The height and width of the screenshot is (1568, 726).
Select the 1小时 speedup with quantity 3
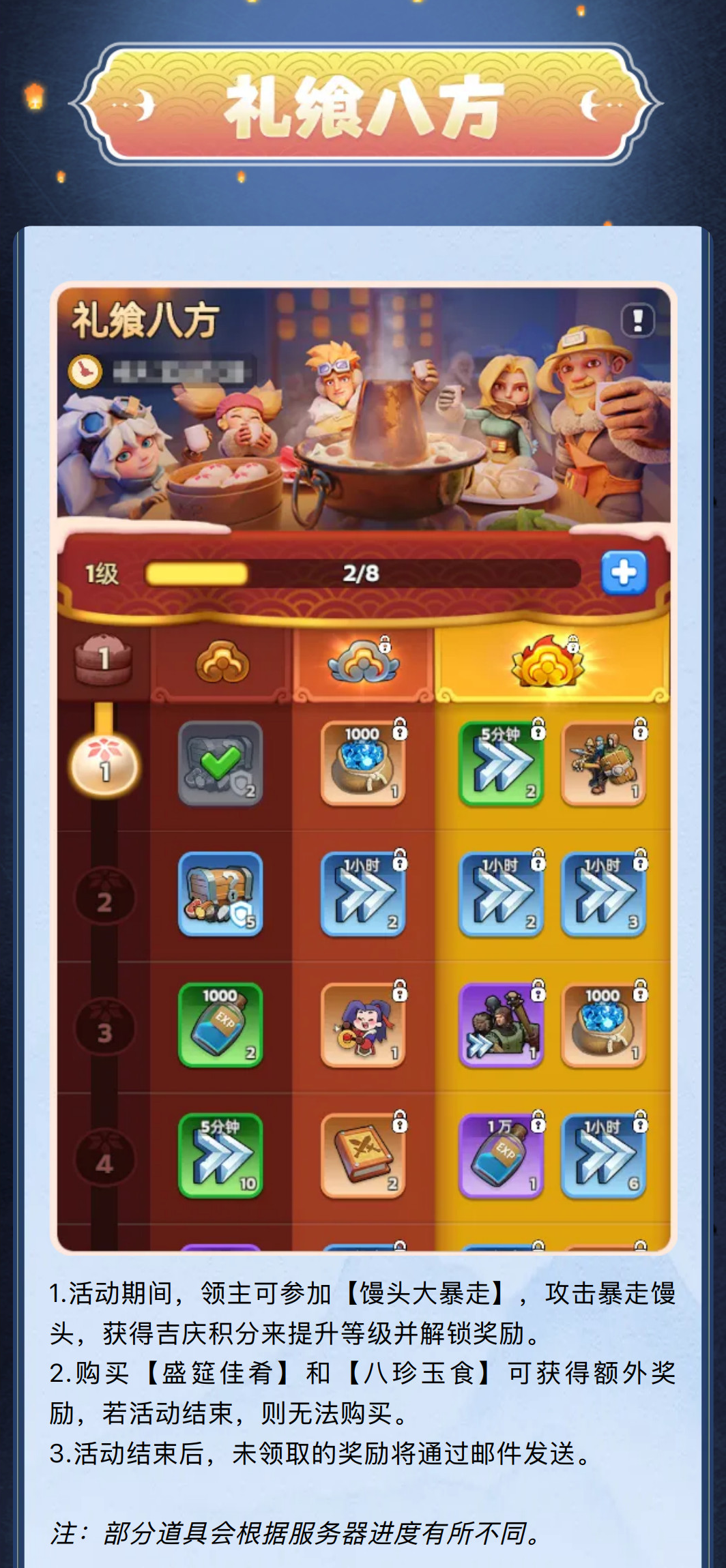click(x=603, y=894)
